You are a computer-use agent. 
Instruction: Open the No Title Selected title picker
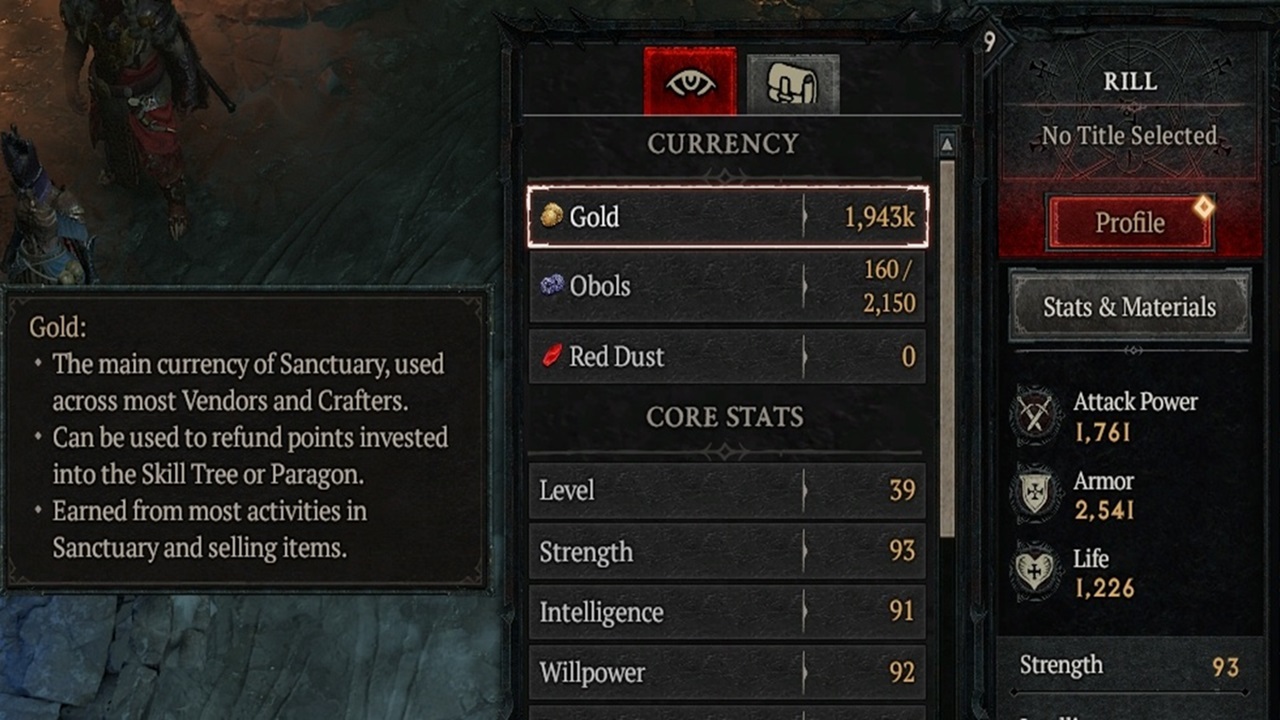point(1129,135)
